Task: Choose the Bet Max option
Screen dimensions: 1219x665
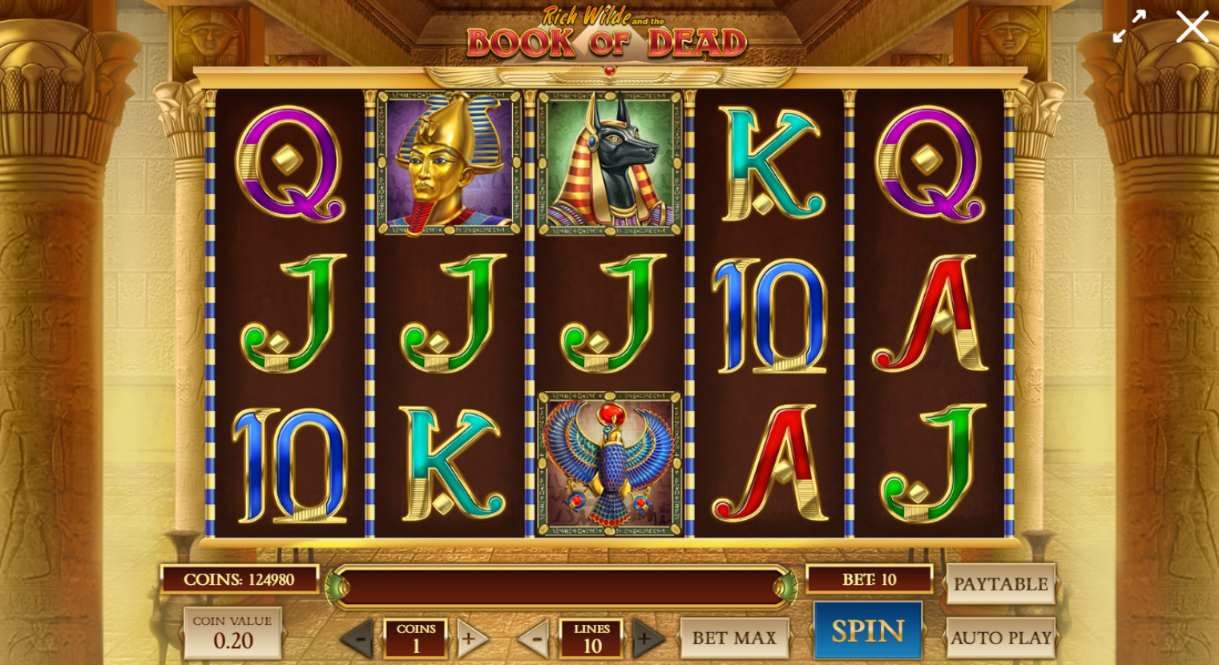Action: click(734, 637)
